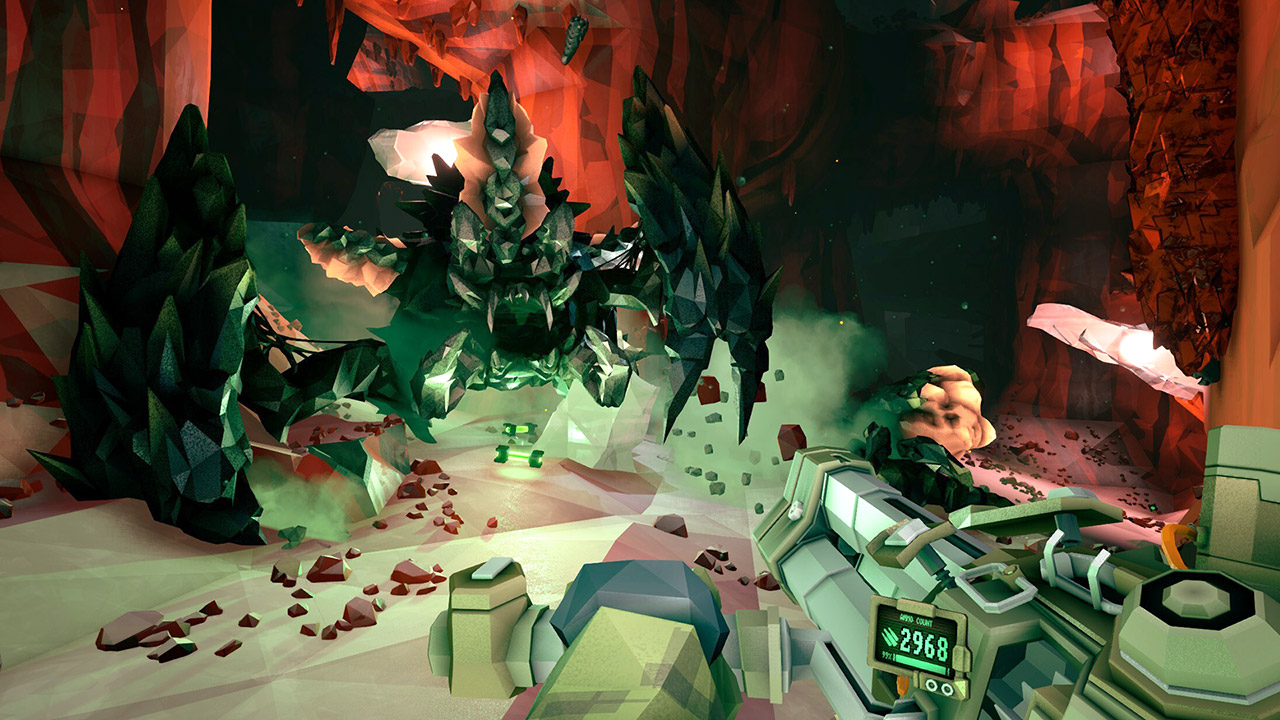Click the left circular dial below the ammo panel
The height and width of the screenshot is (720, 1280).
pos(932,686)
